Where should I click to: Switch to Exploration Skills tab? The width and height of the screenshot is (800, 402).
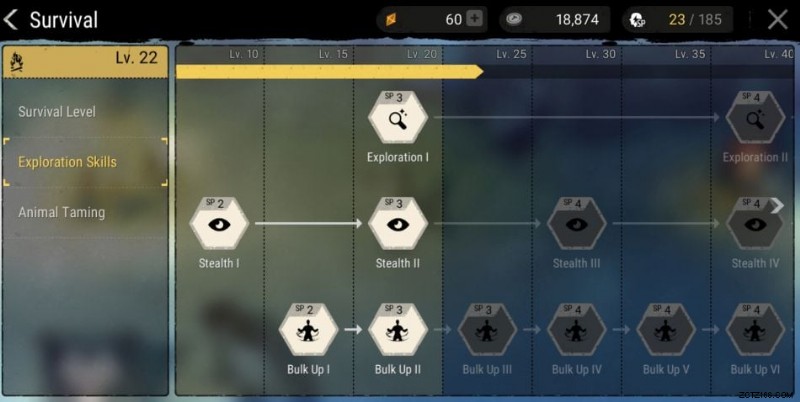point(67,162)
